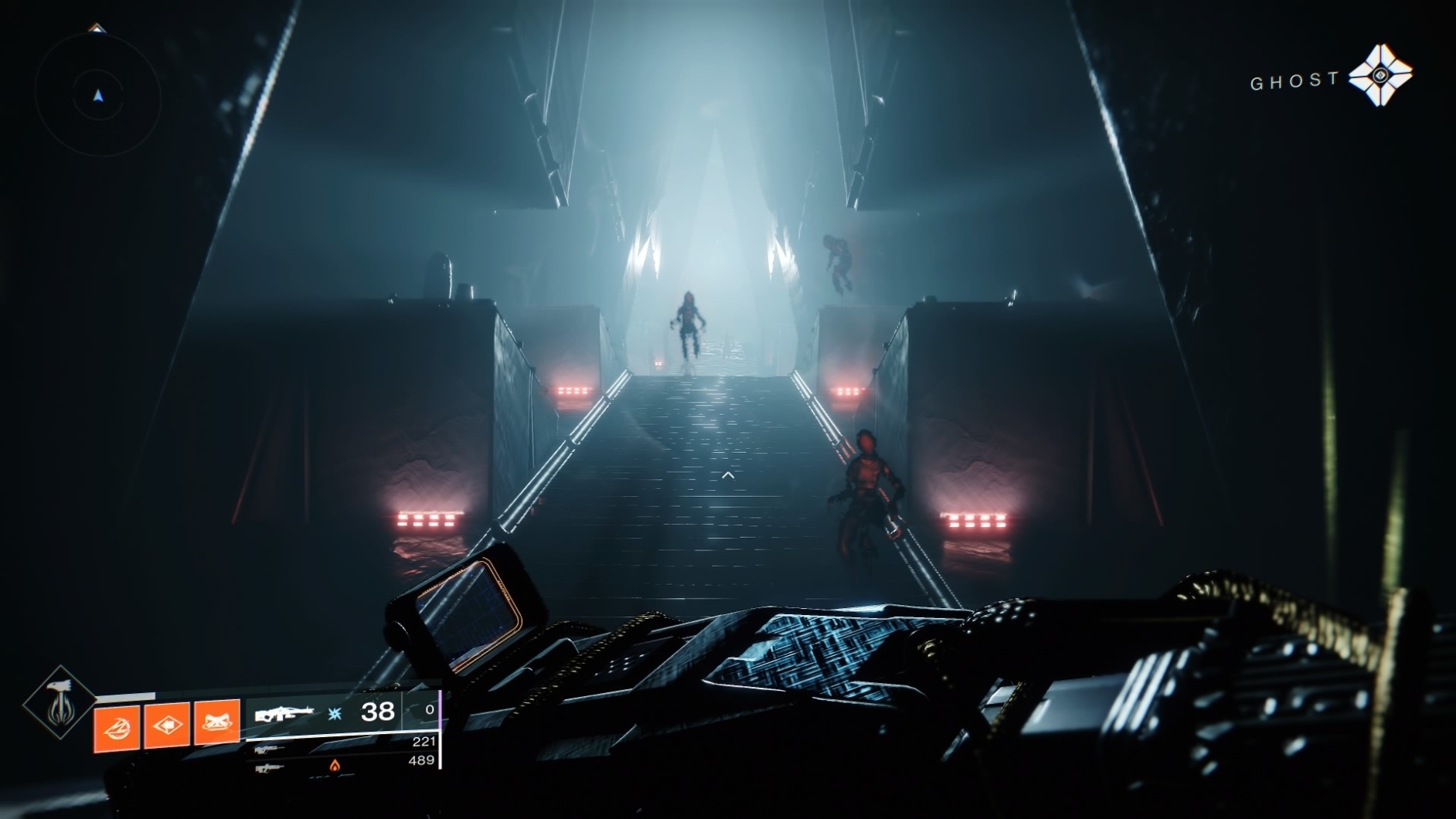The width and height of the screenshot is (1456, 819).
Task: Click the energy rifle weapon icon
Action: [267, 770]
